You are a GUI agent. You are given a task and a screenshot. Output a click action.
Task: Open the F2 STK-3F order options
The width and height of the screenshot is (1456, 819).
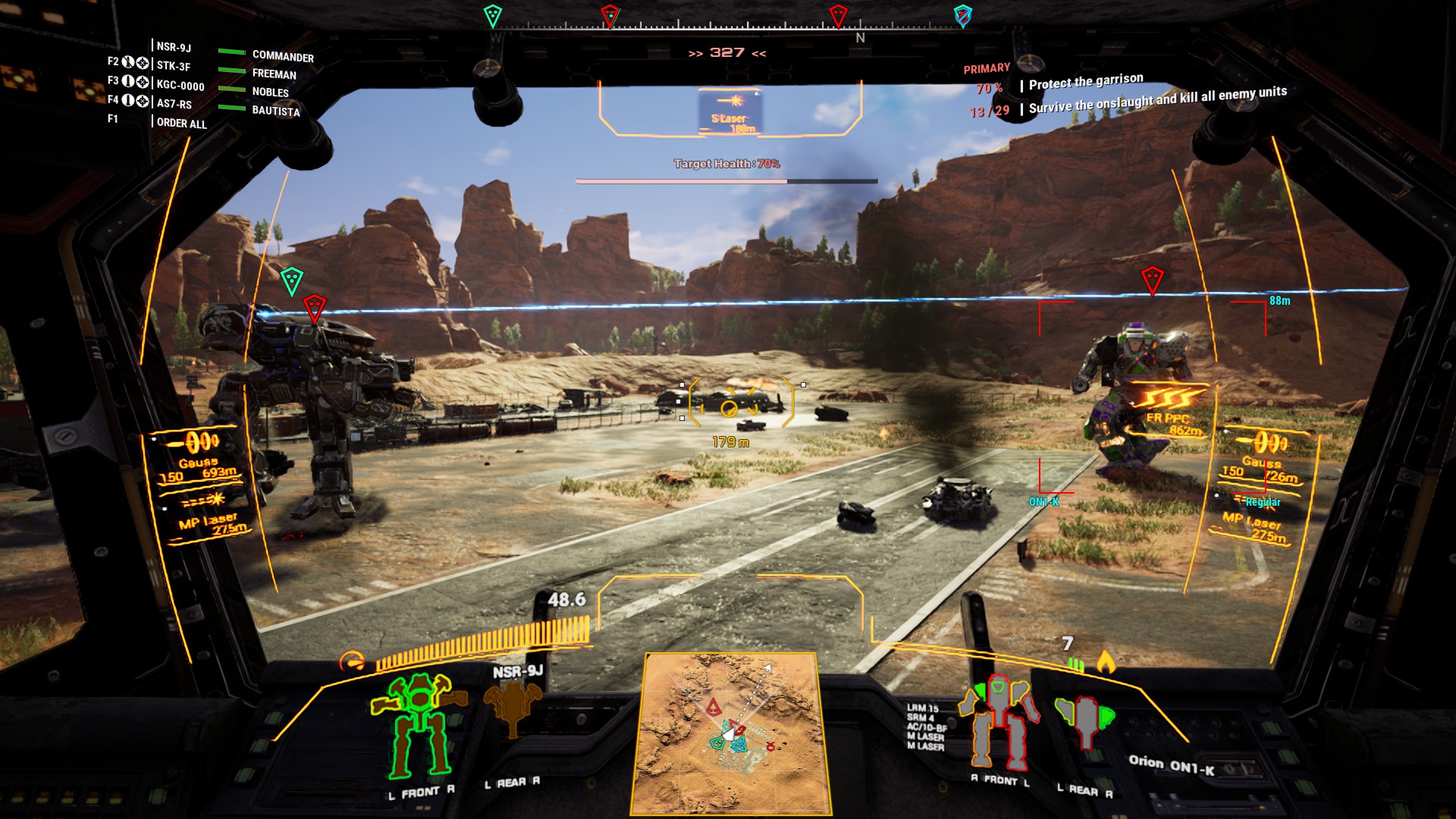pos(115,64)
